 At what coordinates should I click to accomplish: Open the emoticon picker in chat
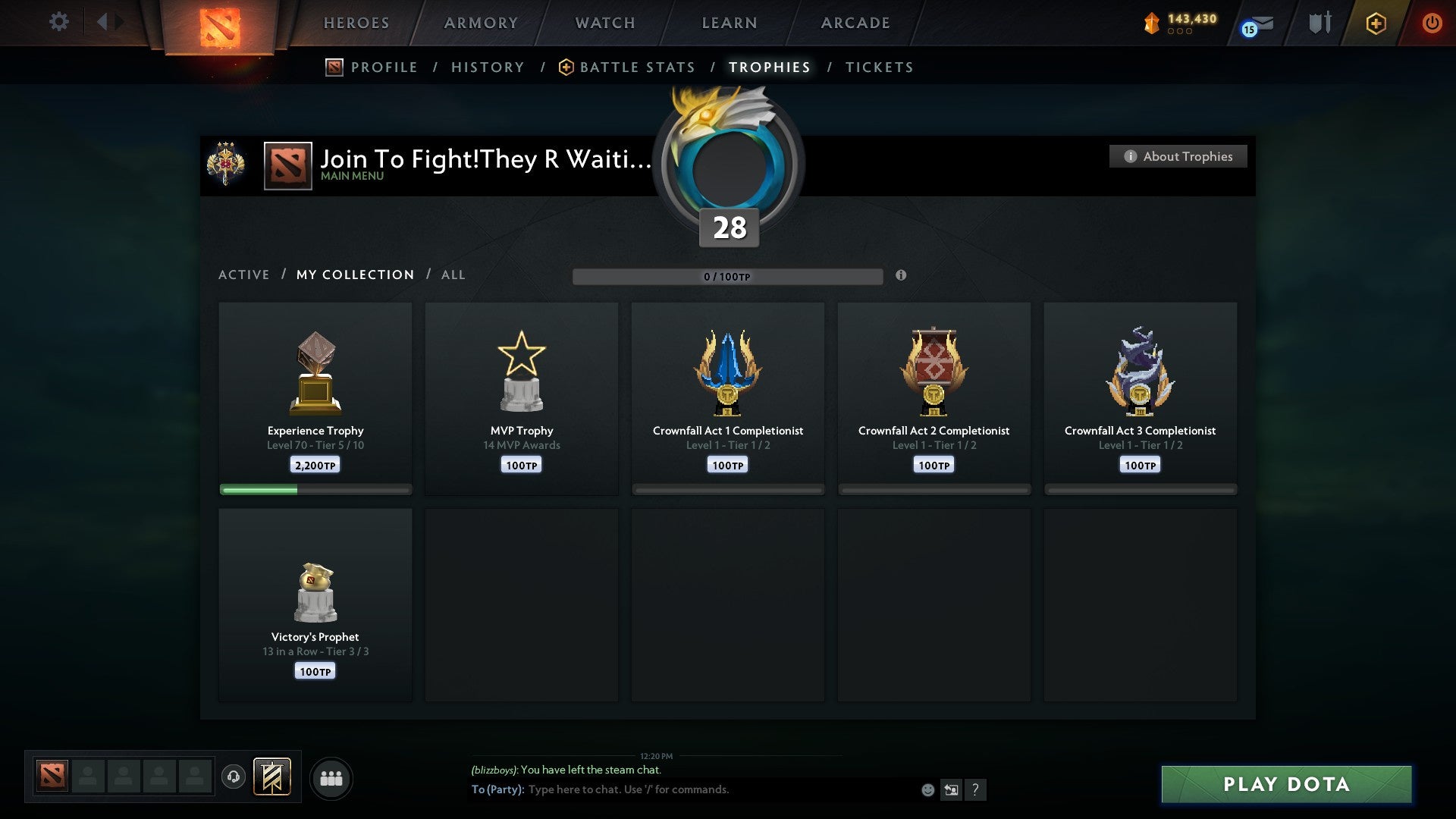(x=928, y=789)
